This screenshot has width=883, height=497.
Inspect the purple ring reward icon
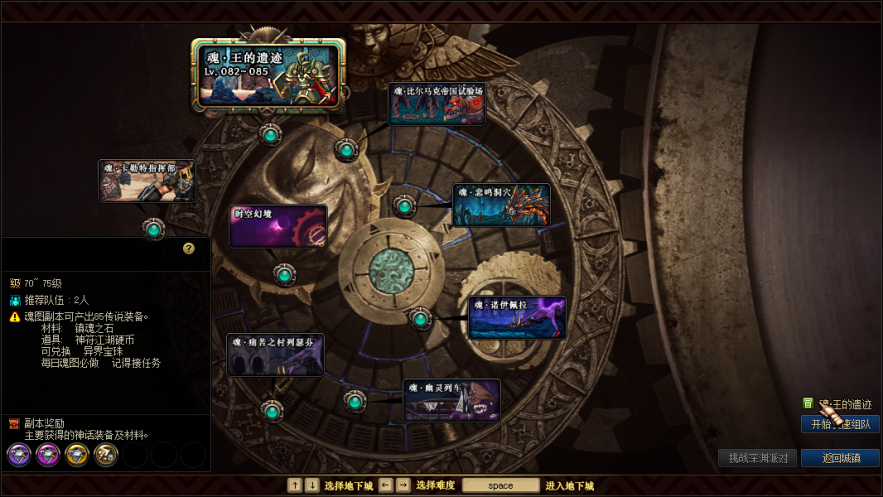coord(20,455)
